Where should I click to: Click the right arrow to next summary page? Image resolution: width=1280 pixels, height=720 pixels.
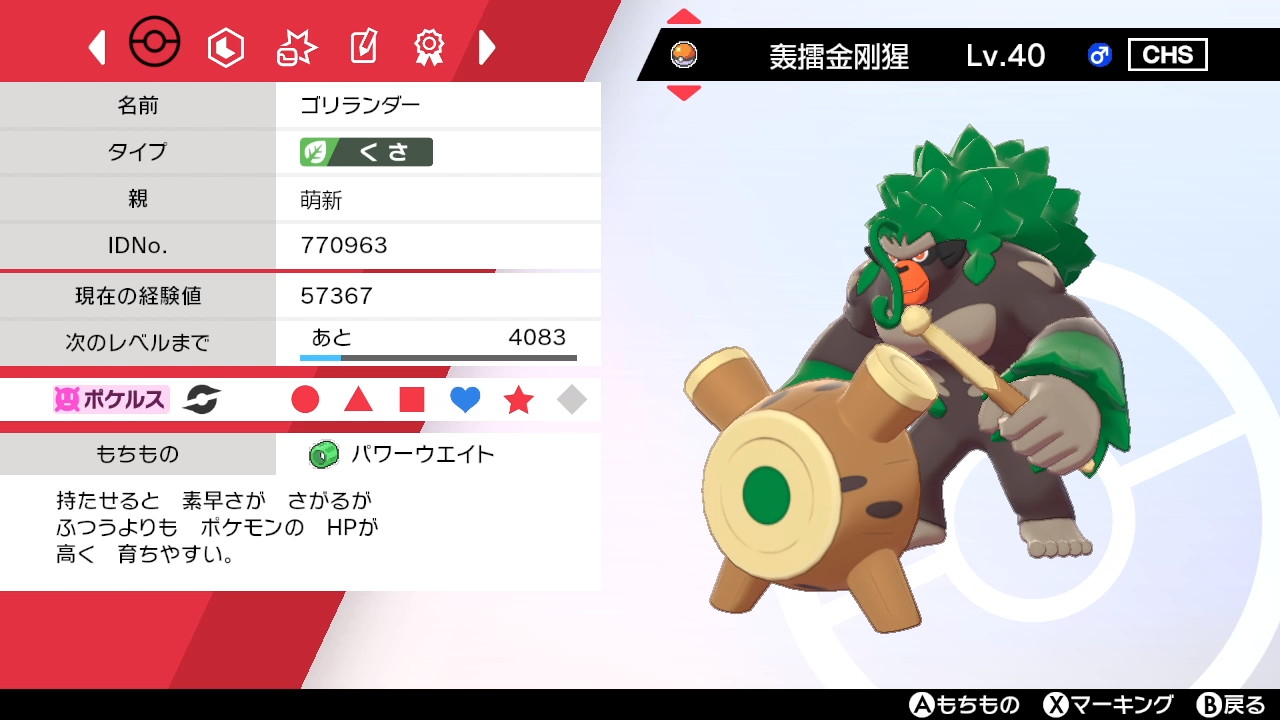click(x=487, y=46)
